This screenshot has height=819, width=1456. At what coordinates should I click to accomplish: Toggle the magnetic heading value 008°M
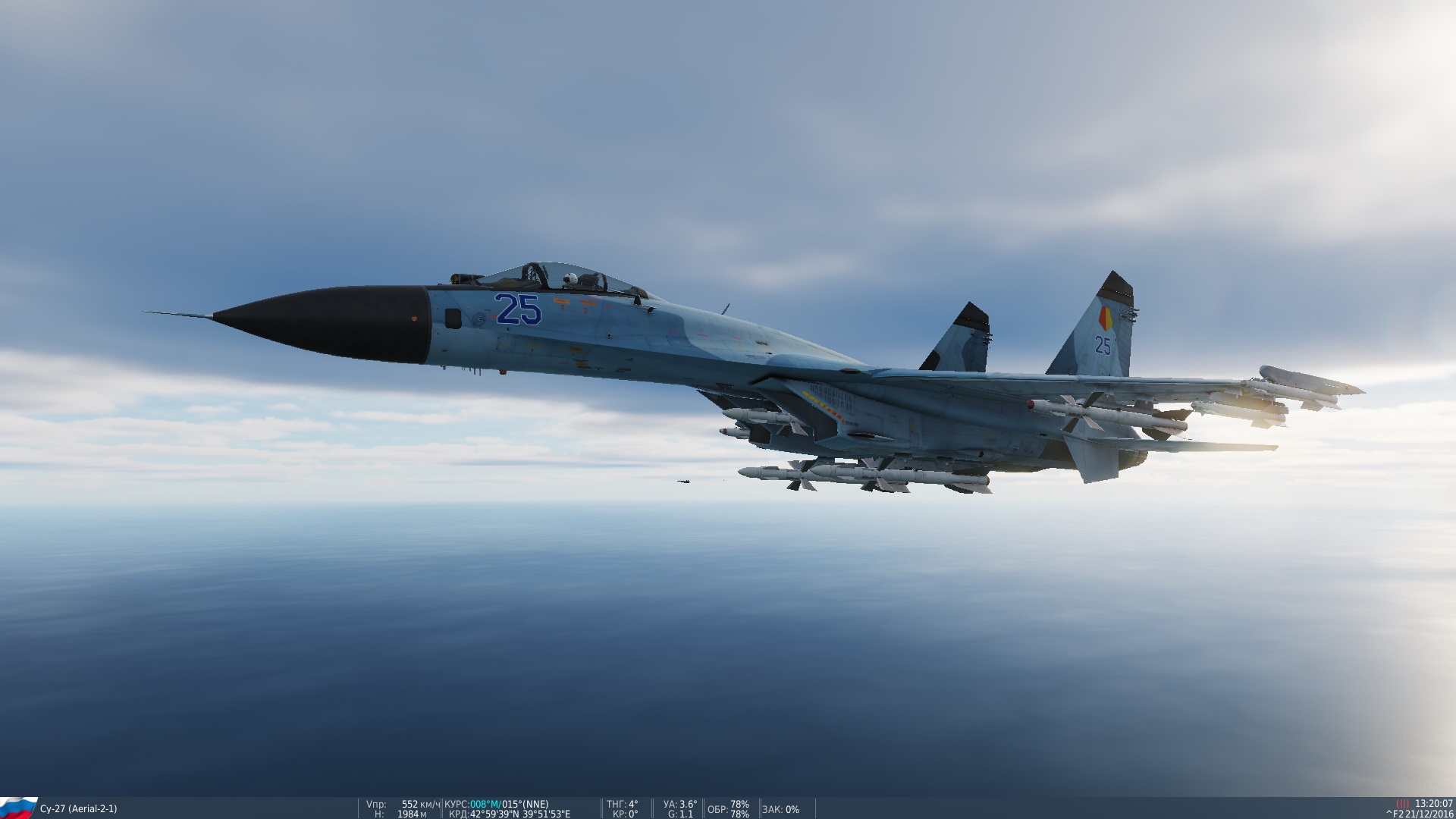coord(484,805)
